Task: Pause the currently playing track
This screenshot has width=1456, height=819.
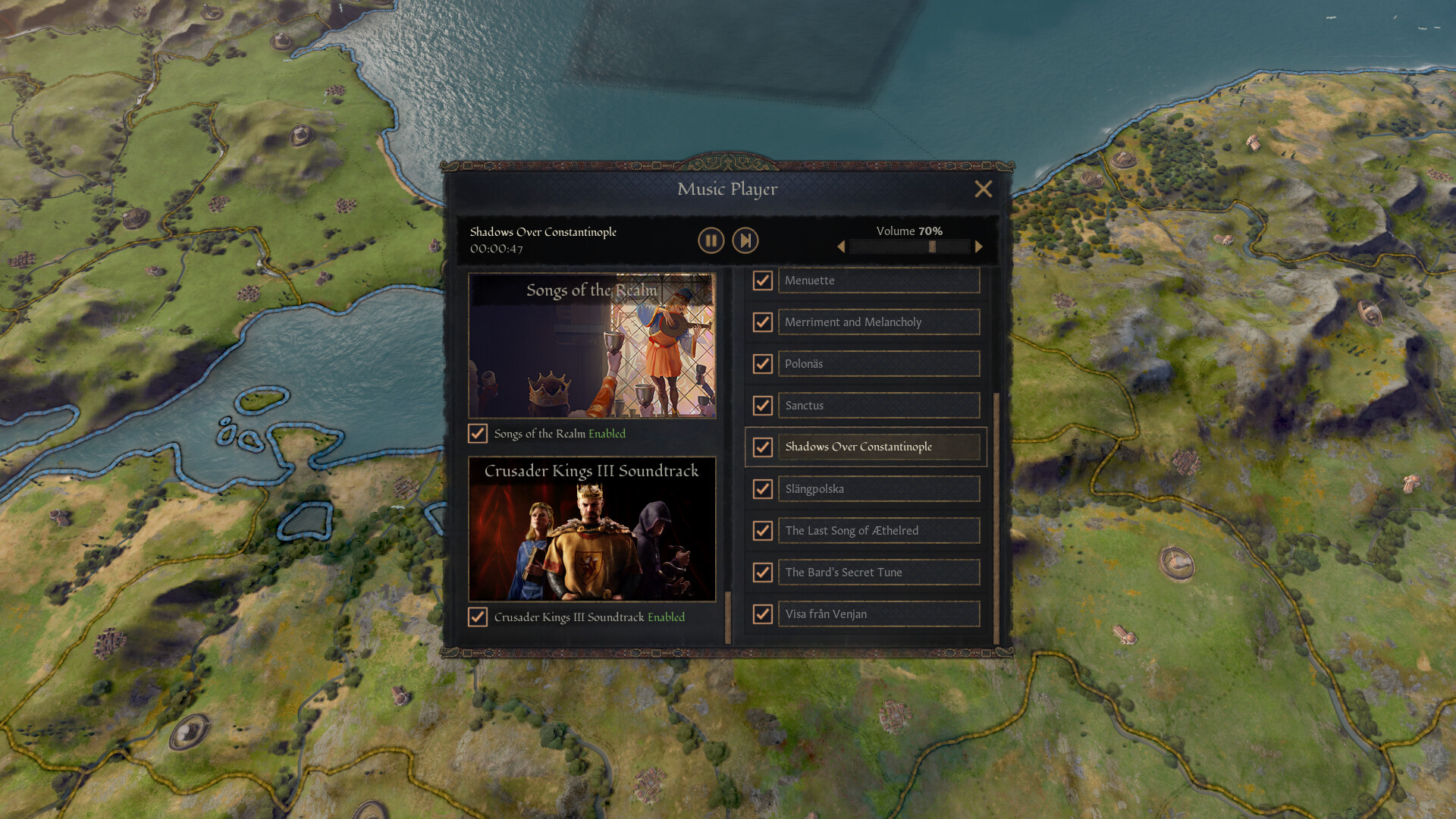Action: tap(710, 240)
